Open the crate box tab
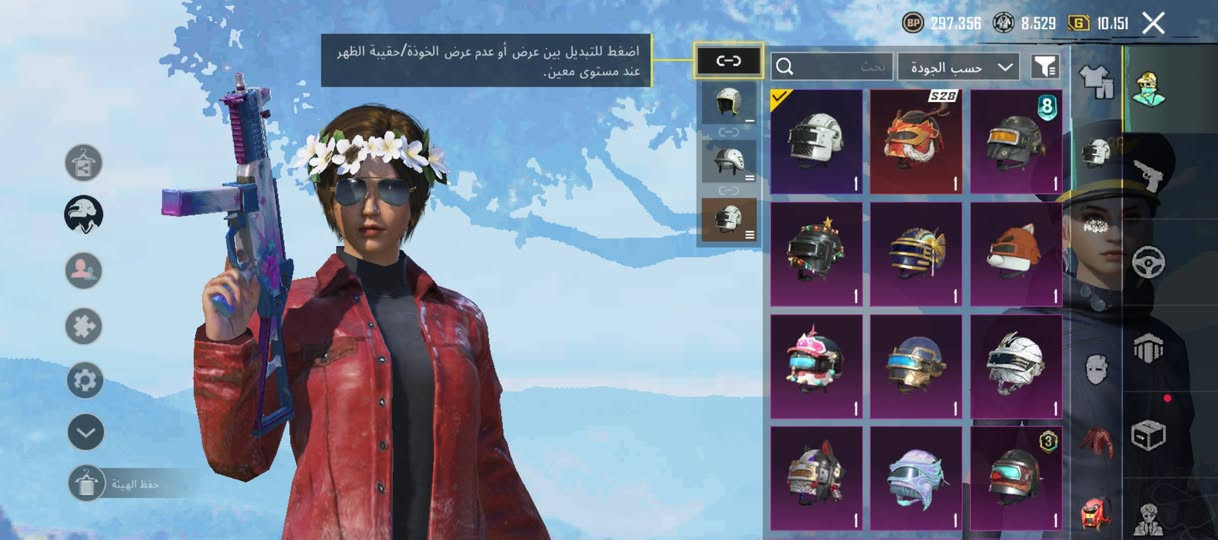1218x540 pixels. (x=1148, y=435)
